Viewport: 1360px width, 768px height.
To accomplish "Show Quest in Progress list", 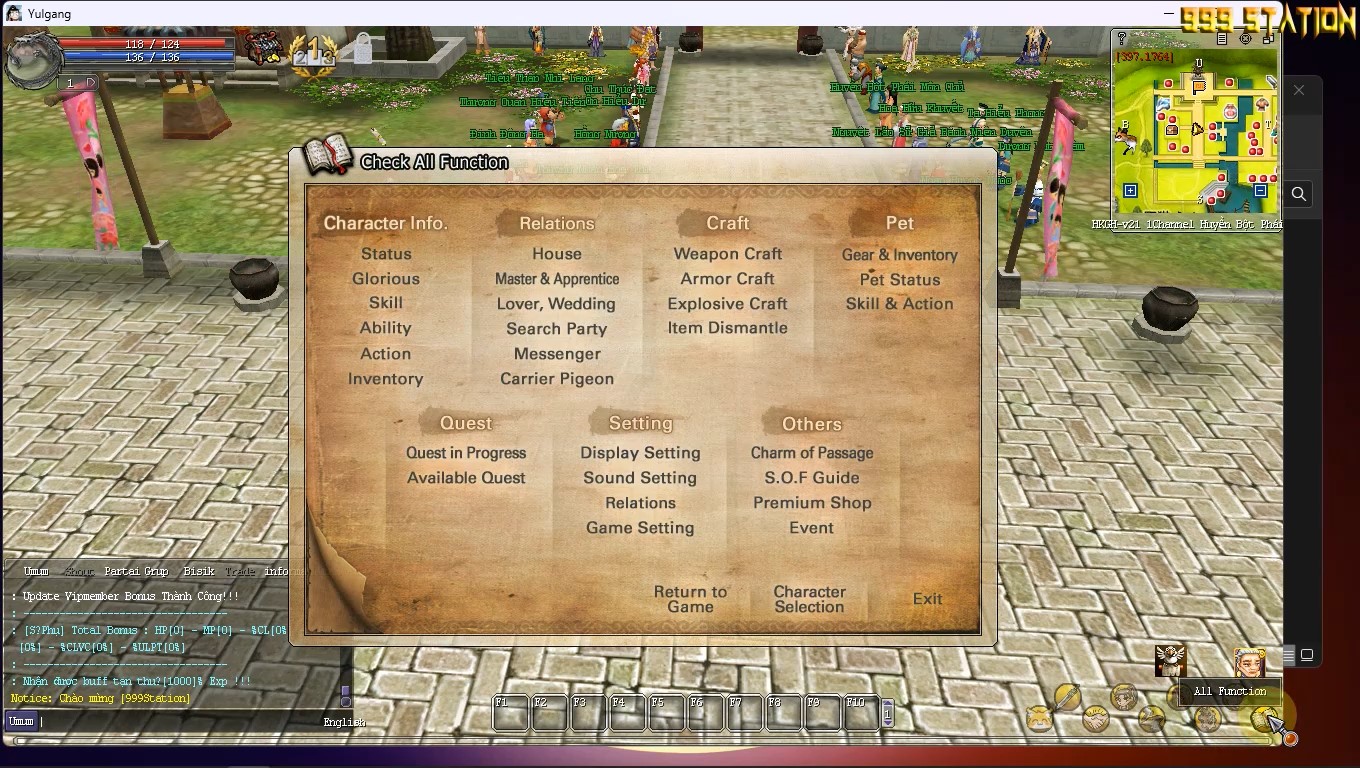I will click(x=466, y=453).
